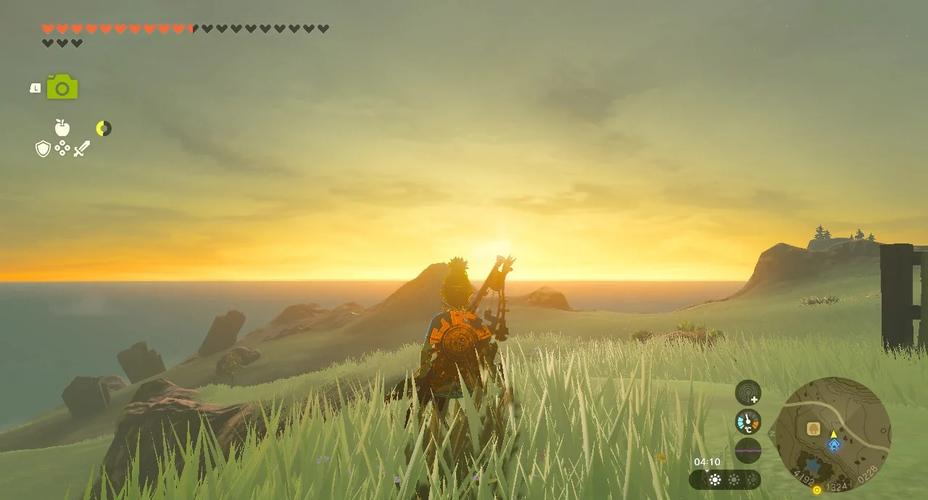Click the weather forecast sun panel
This screenshot has height=500, width=928.
(x=725, y=479)
